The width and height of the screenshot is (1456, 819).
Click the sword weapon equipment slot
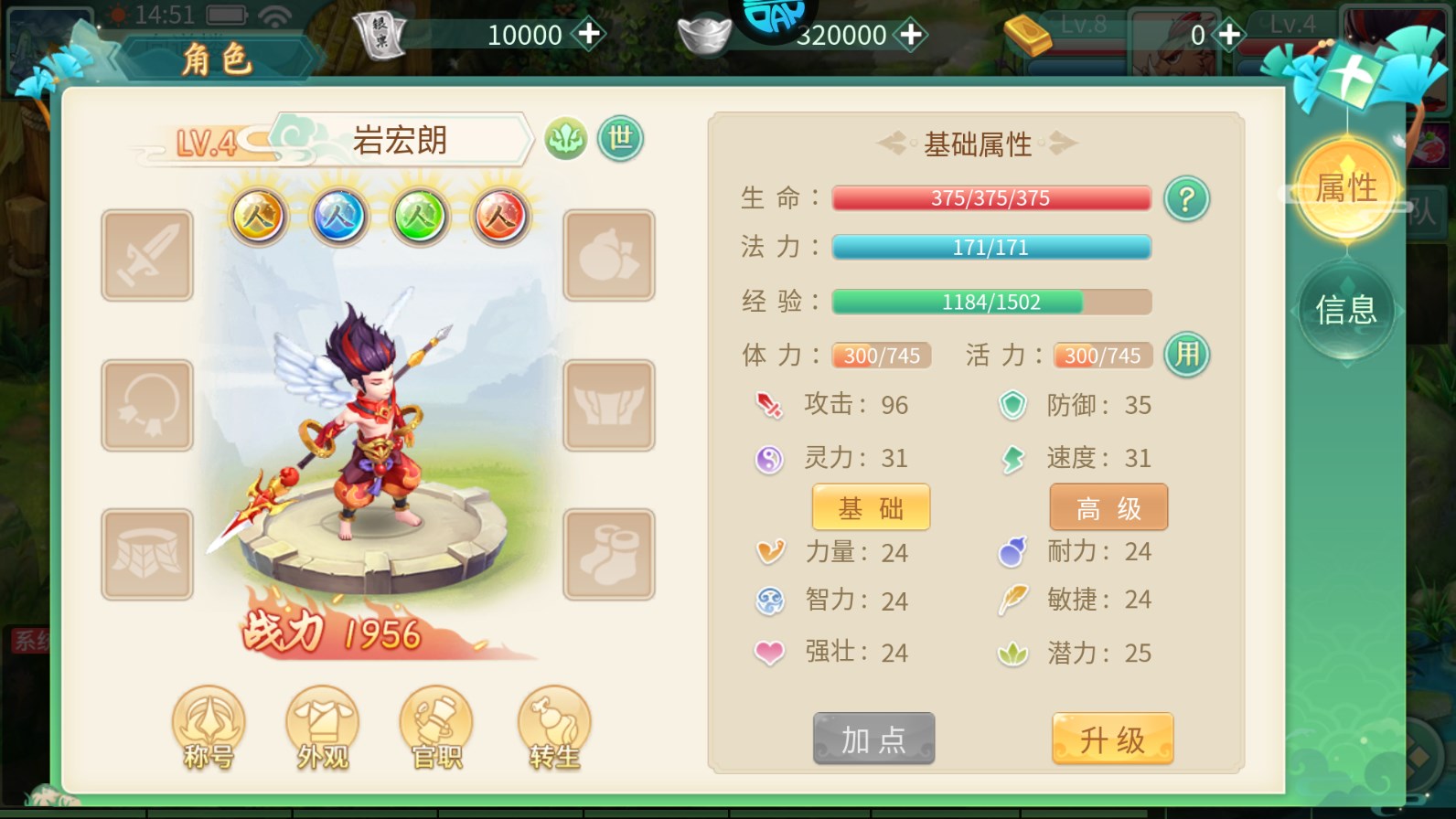(x=146, y=254)
